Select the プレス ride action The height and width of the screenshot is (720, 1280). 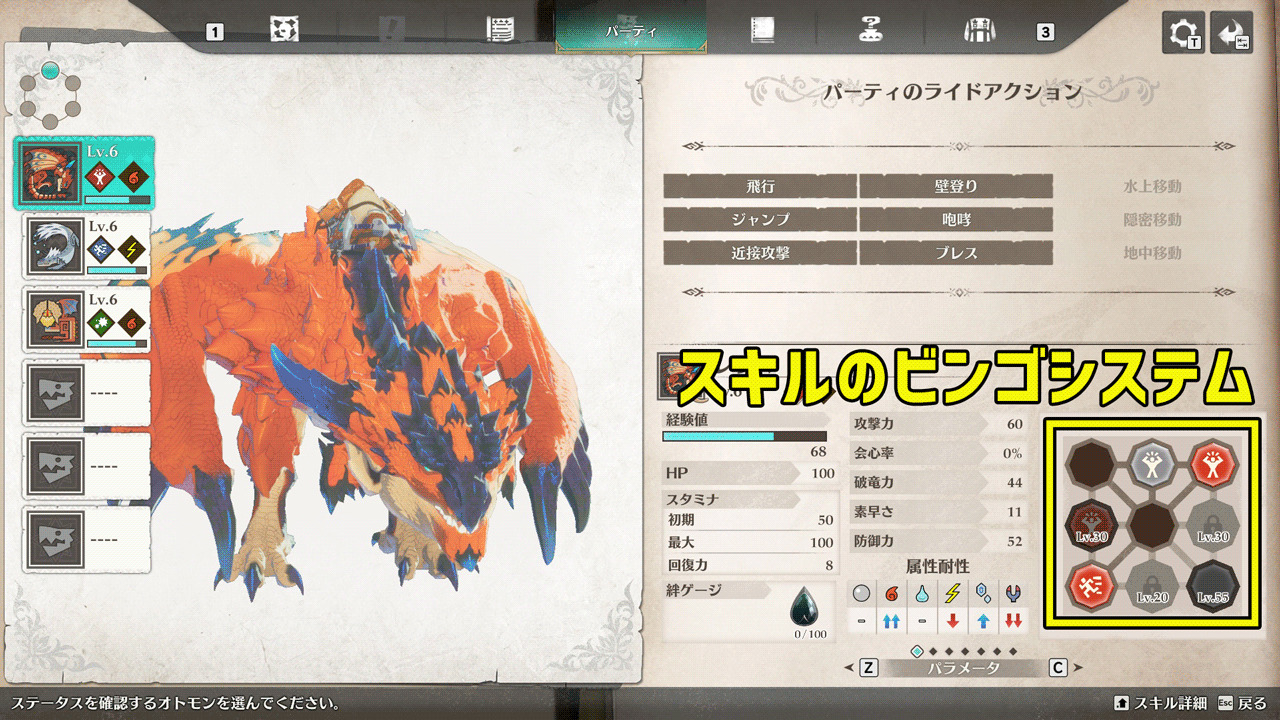[x=955, y=254]
